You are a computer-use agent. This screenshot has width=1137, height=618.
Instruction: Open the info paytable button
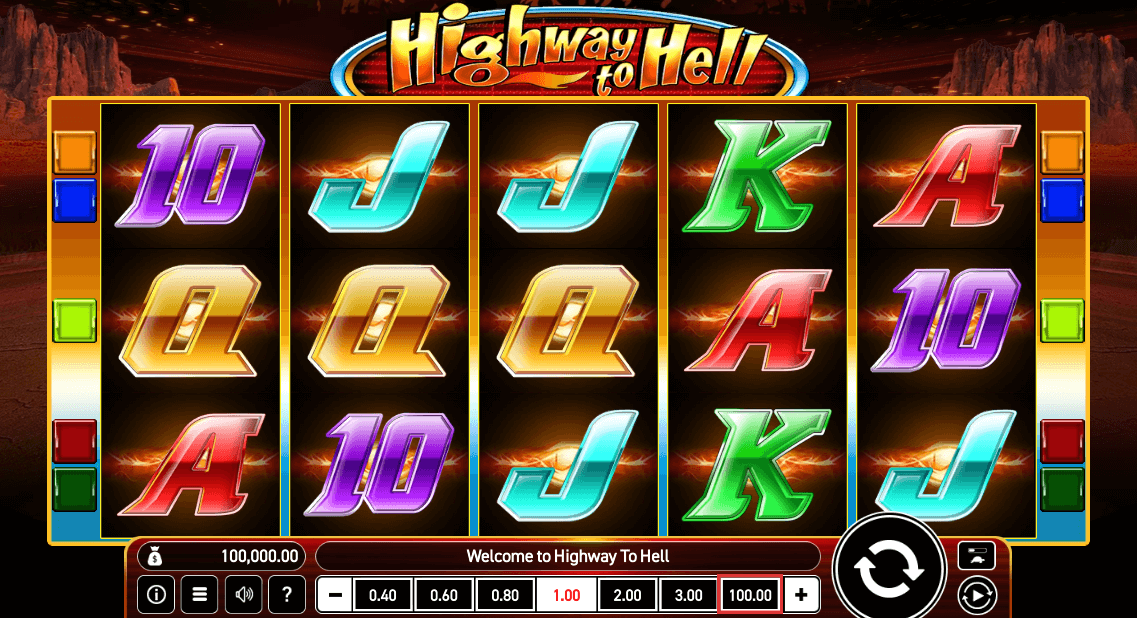pyautogui.click(x=156, y=595)
